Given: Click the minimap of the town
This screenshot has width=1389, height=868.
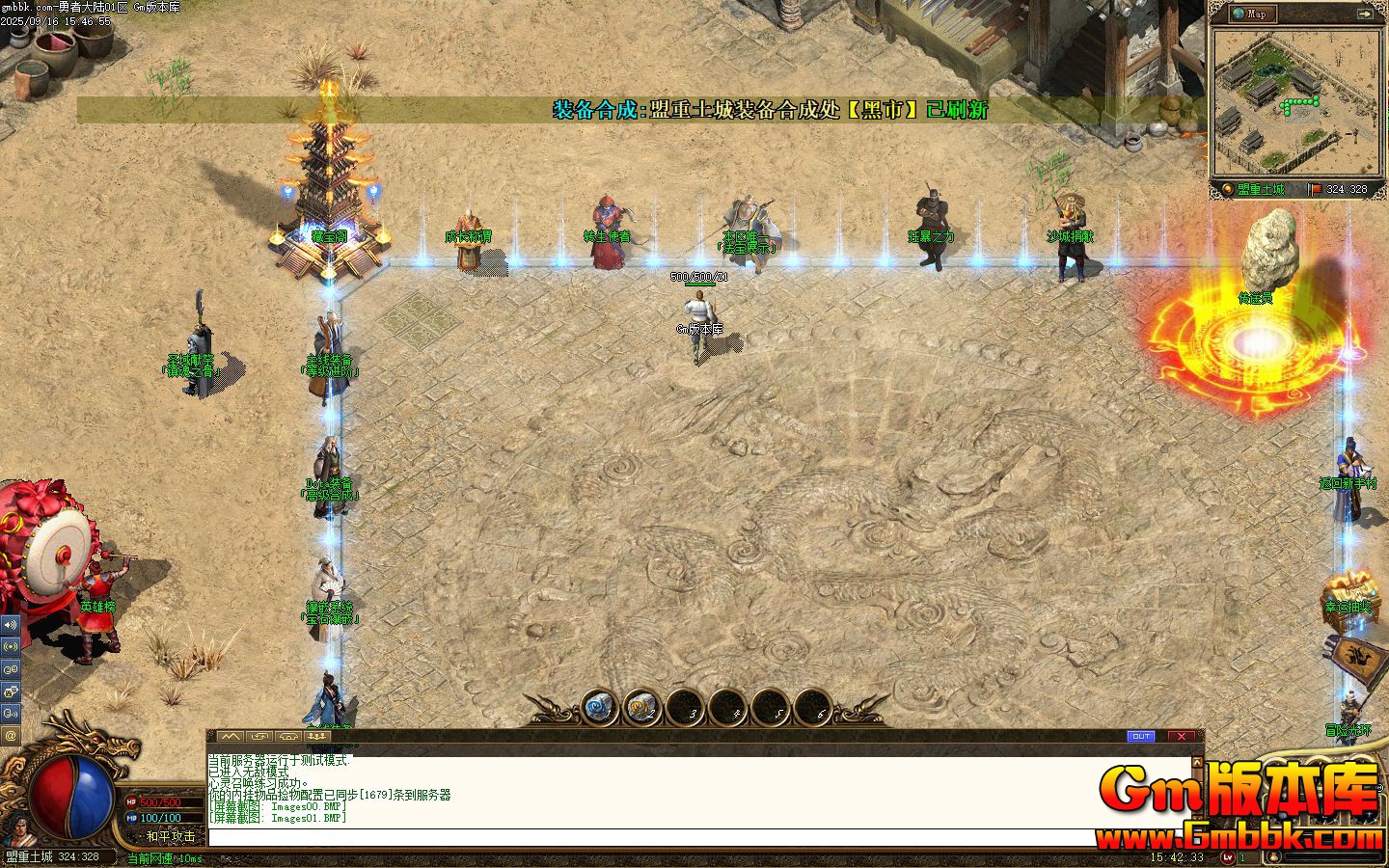Looking at the screenshot, I should click(1296, 100).
